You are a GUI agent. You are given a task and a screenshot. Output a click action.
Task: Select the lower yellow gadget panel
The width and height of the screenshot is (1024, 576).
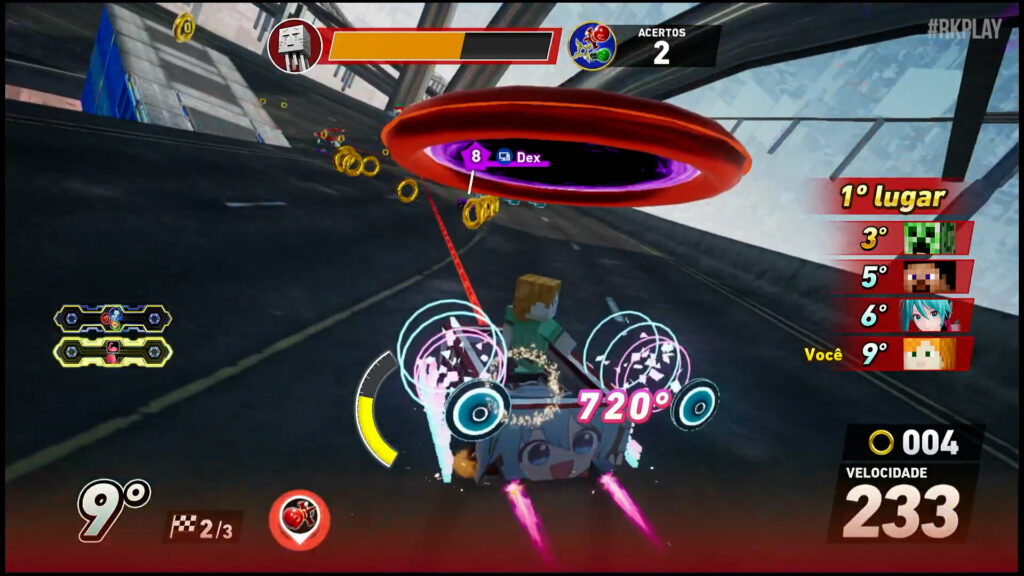113,352
